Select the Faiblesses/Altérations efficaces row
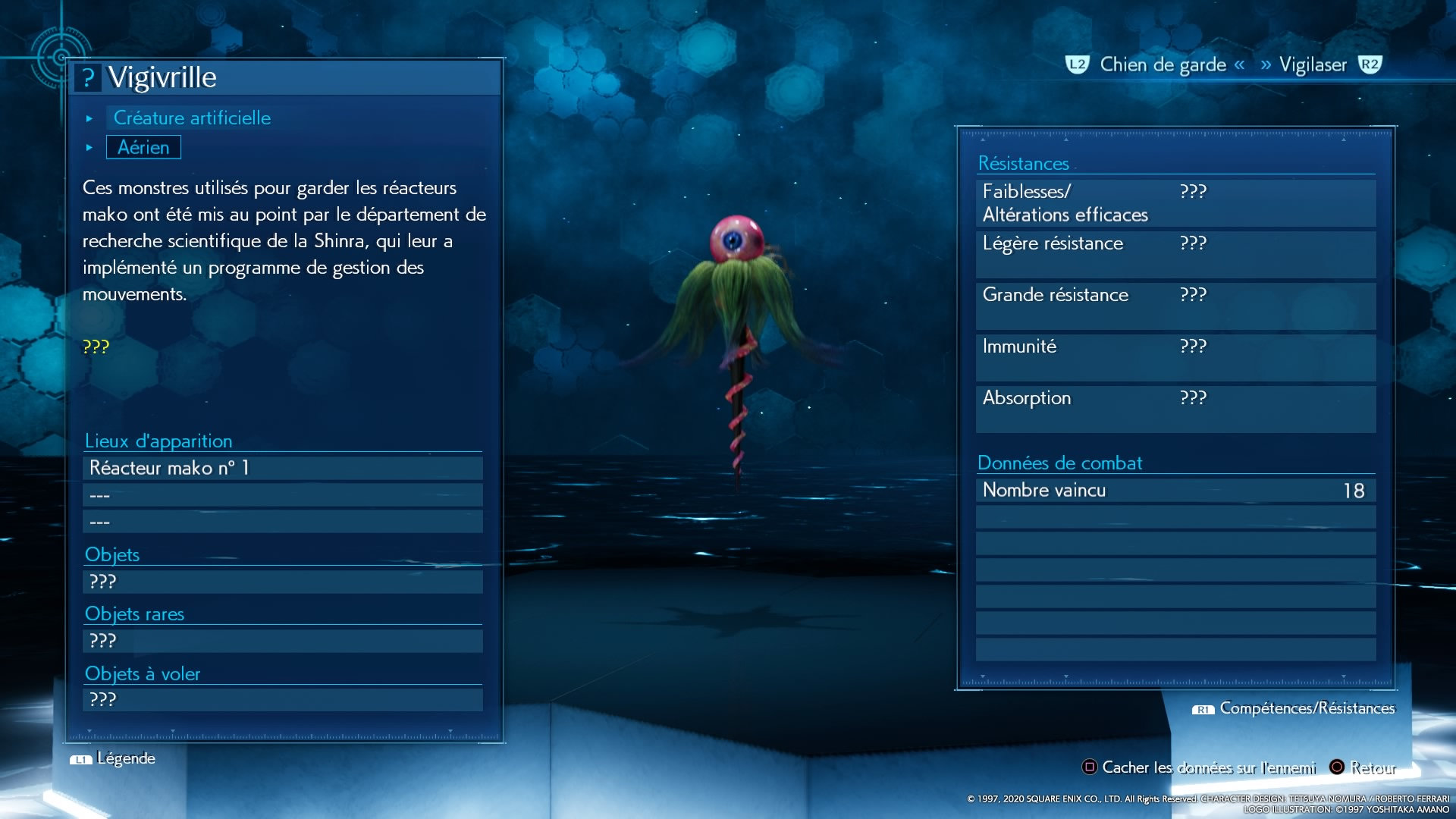 [1175, 203]
